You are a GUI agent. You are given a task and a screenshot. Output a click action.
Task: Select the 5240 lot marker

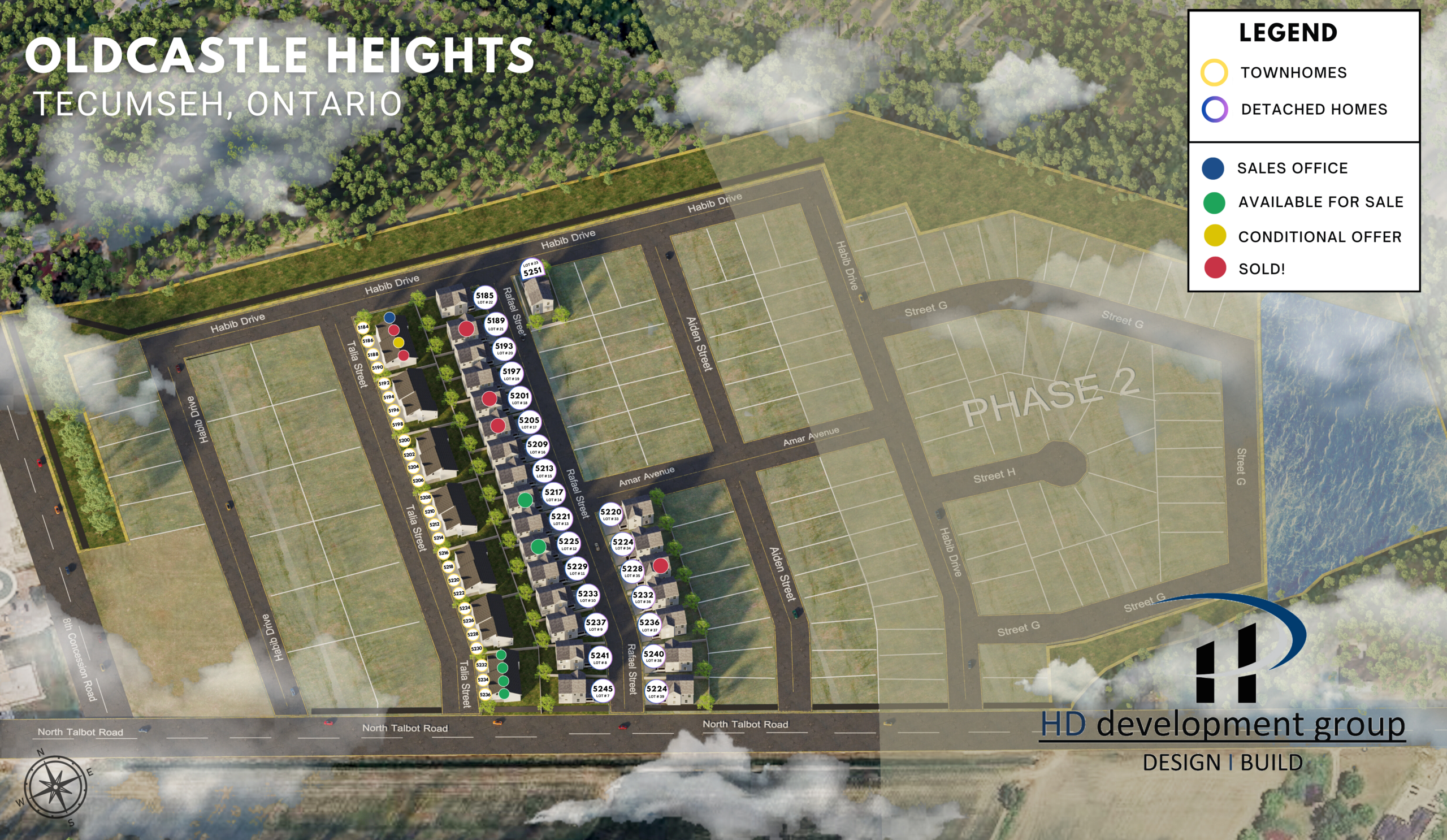(x=653, y=656)
